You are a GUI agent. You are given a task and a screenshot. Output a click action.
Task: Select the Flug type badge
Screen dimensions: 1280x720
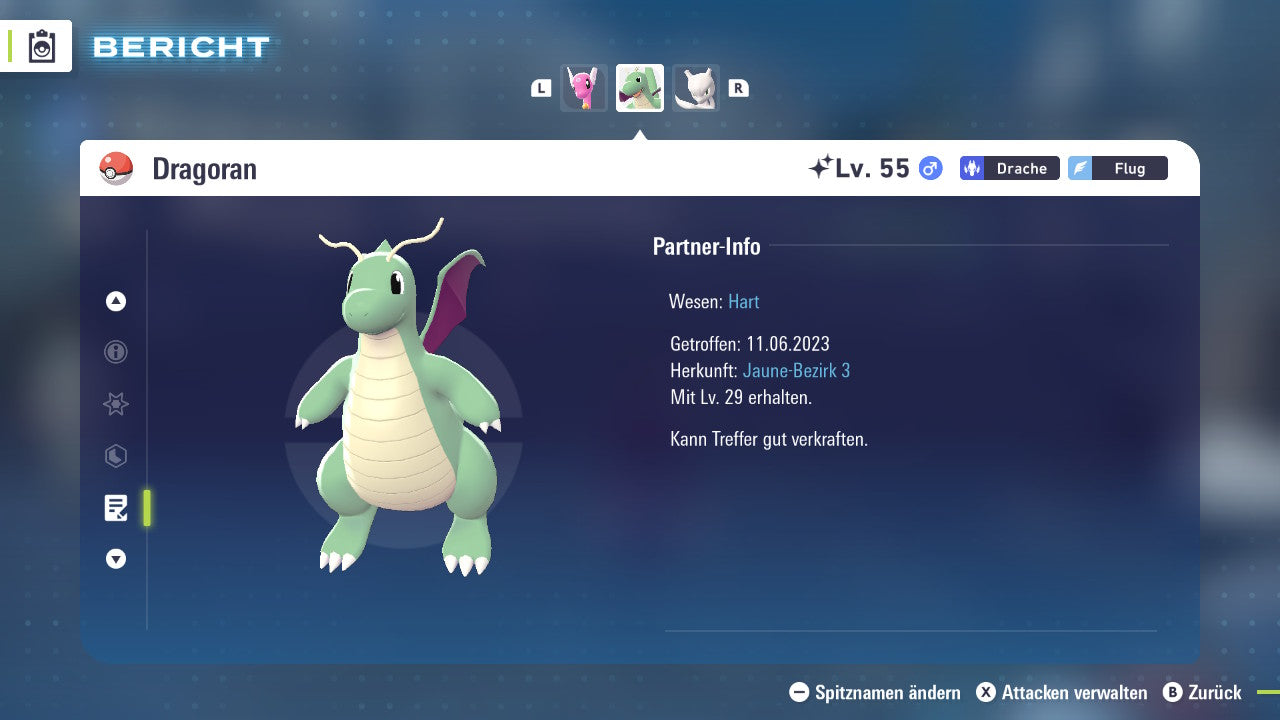point(1118,168)
